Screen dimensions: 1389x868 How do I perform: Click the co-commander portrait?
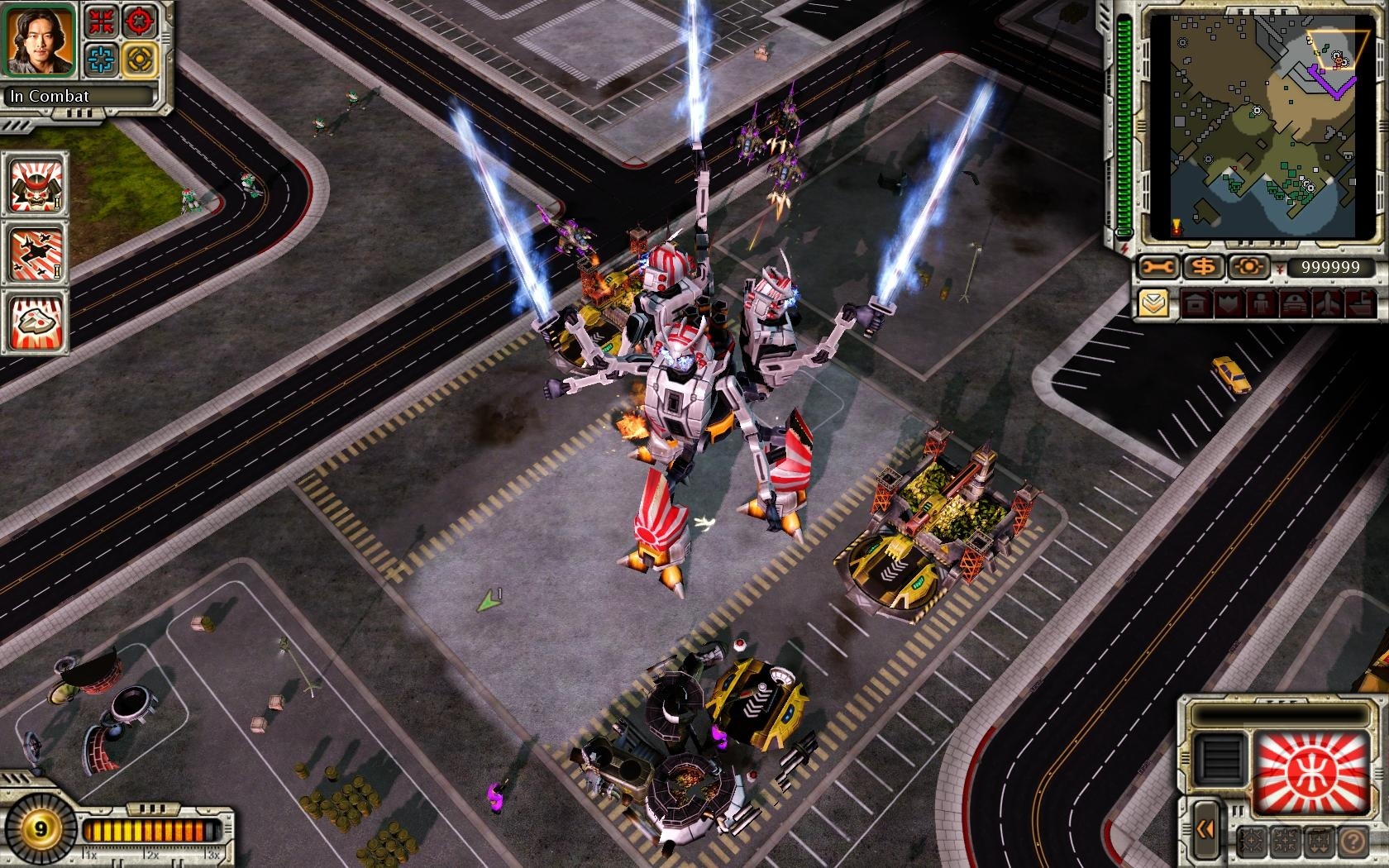(40, 38)
